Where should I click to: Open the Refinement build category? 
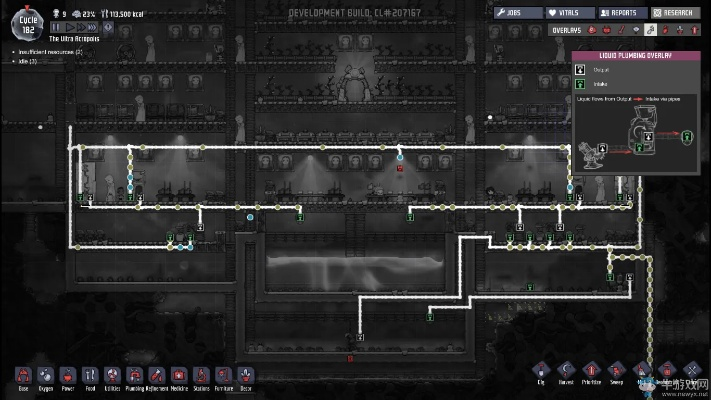[157, 375]
